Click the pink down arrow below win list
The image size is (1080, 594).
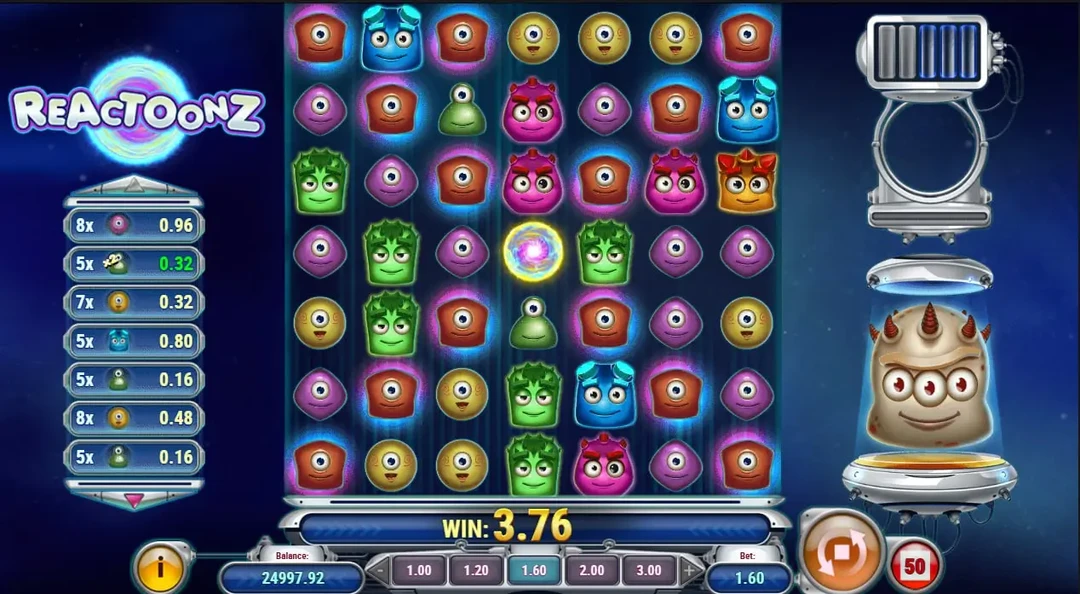click(x=134, y=496)
